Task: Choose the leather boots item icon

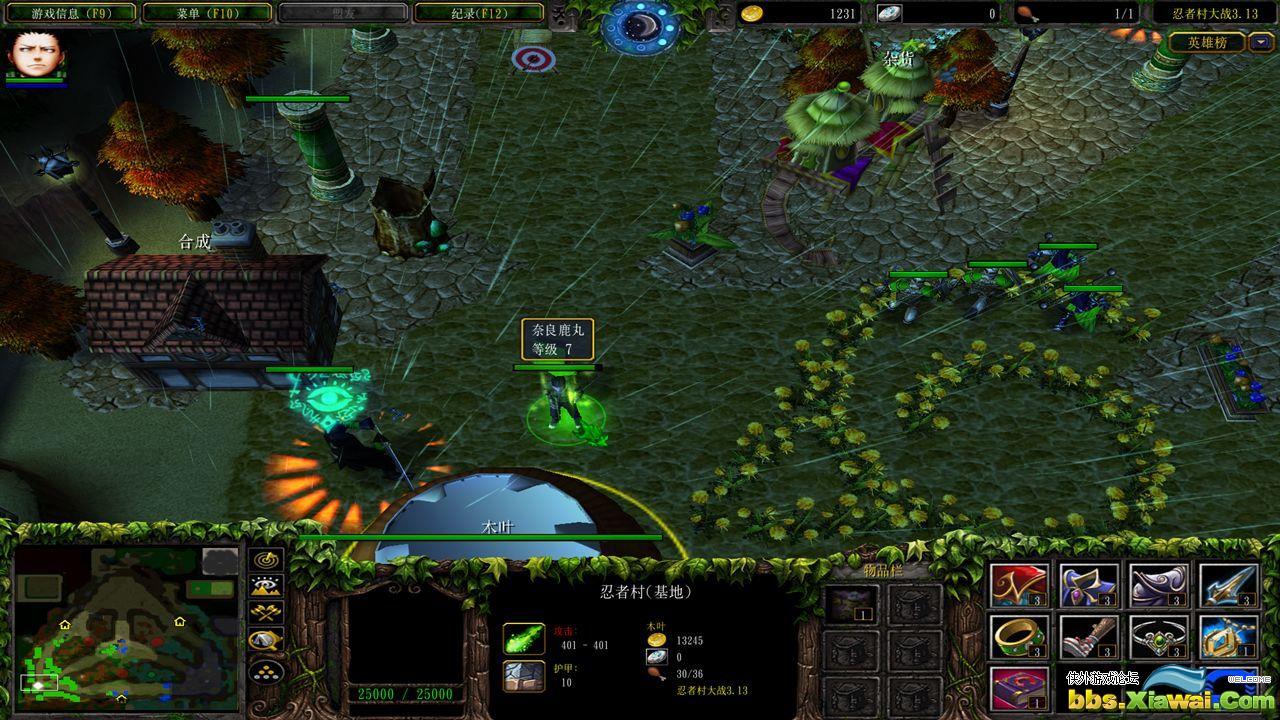Action: pyautogui.click(x=1089, y=637)
